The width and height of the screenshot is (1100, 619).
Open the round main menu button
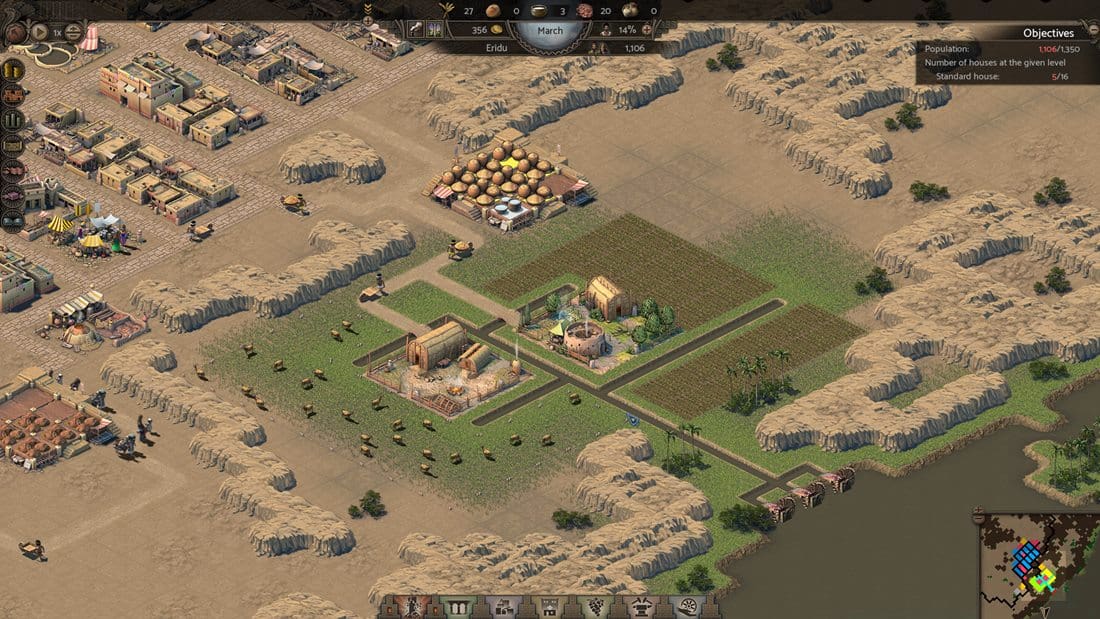tap(16, 33)
